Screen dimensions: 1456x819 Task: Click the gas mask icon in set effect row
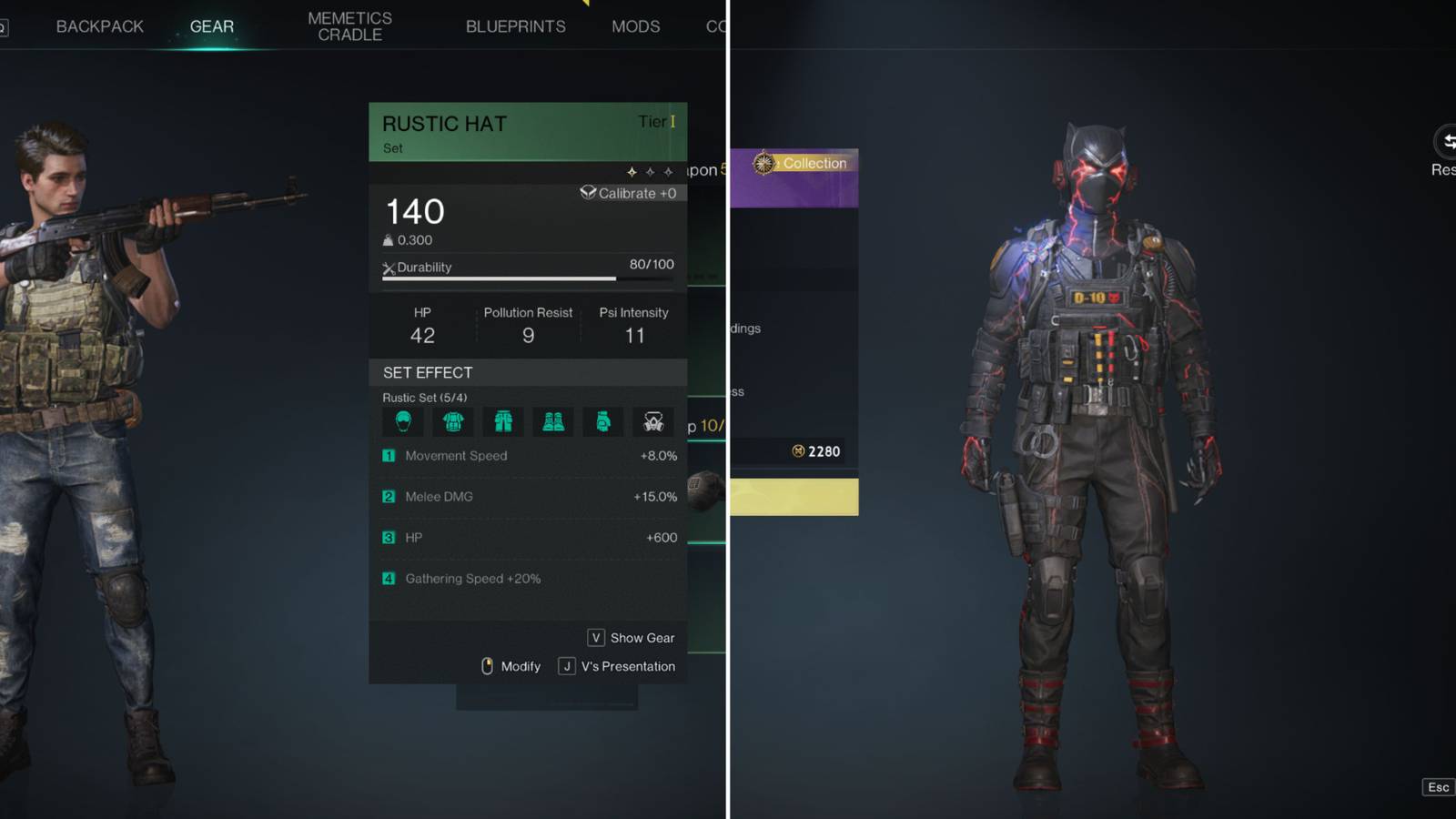[652, 421]
